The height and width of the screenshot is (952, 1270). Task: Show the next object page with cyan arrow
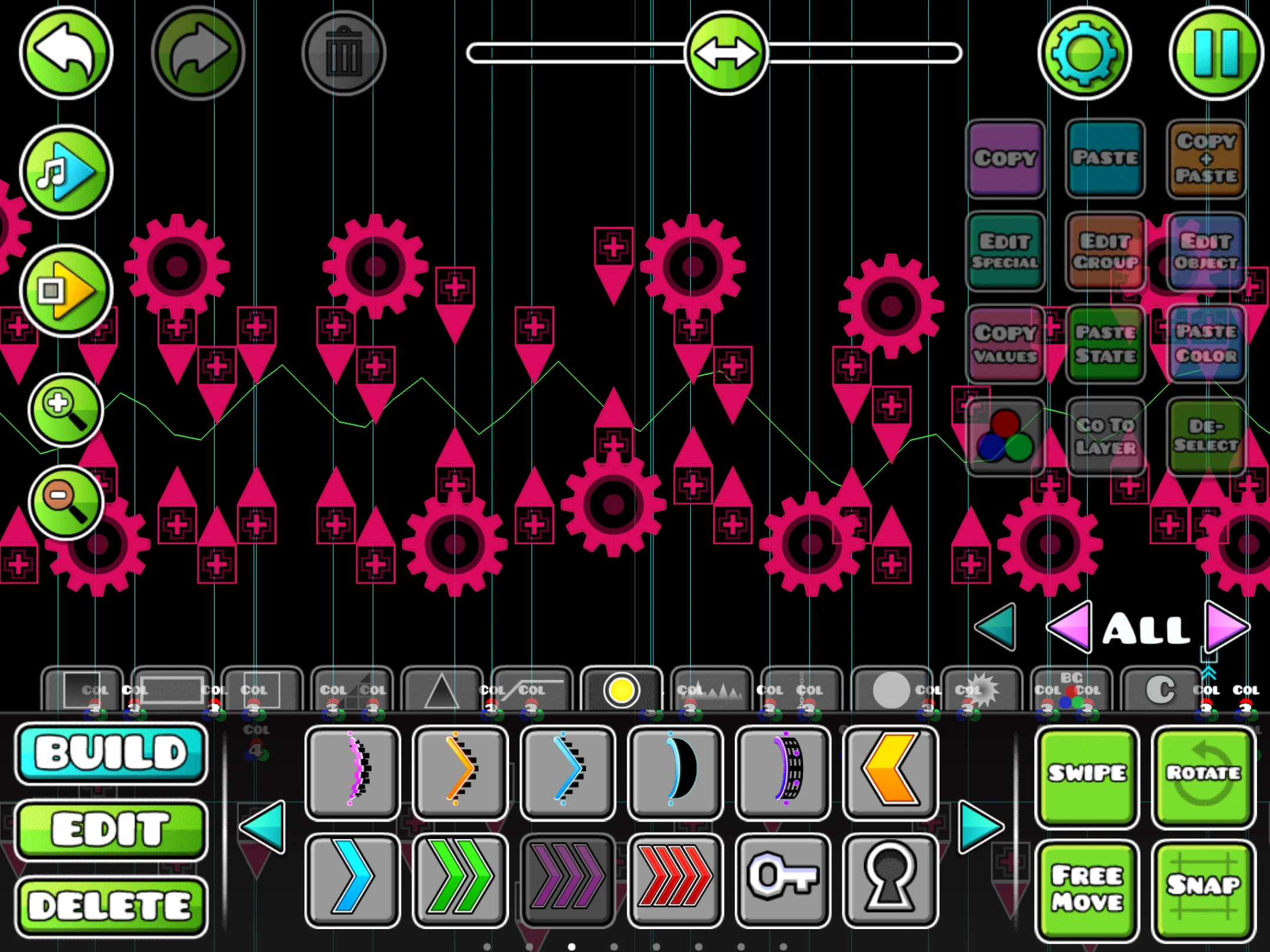click(x=977, y=826)
